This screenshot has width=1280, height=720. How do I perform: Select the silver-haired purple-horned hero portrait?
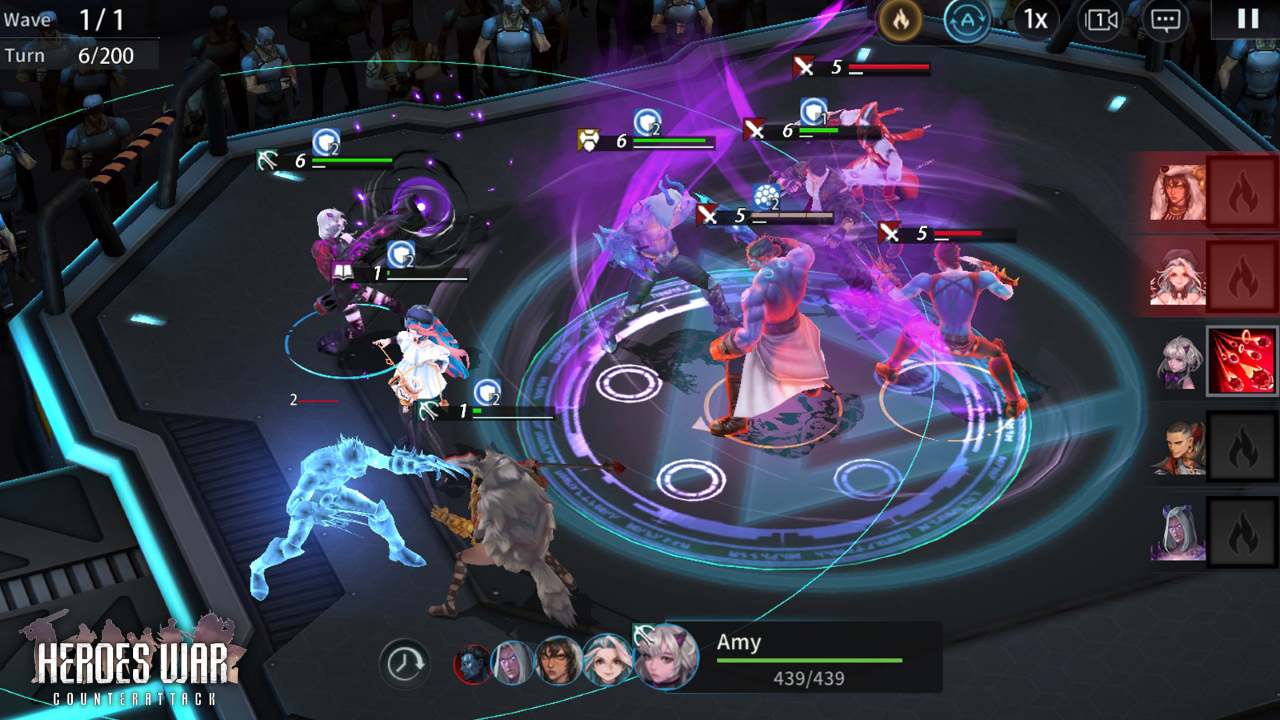point(1178,362)
